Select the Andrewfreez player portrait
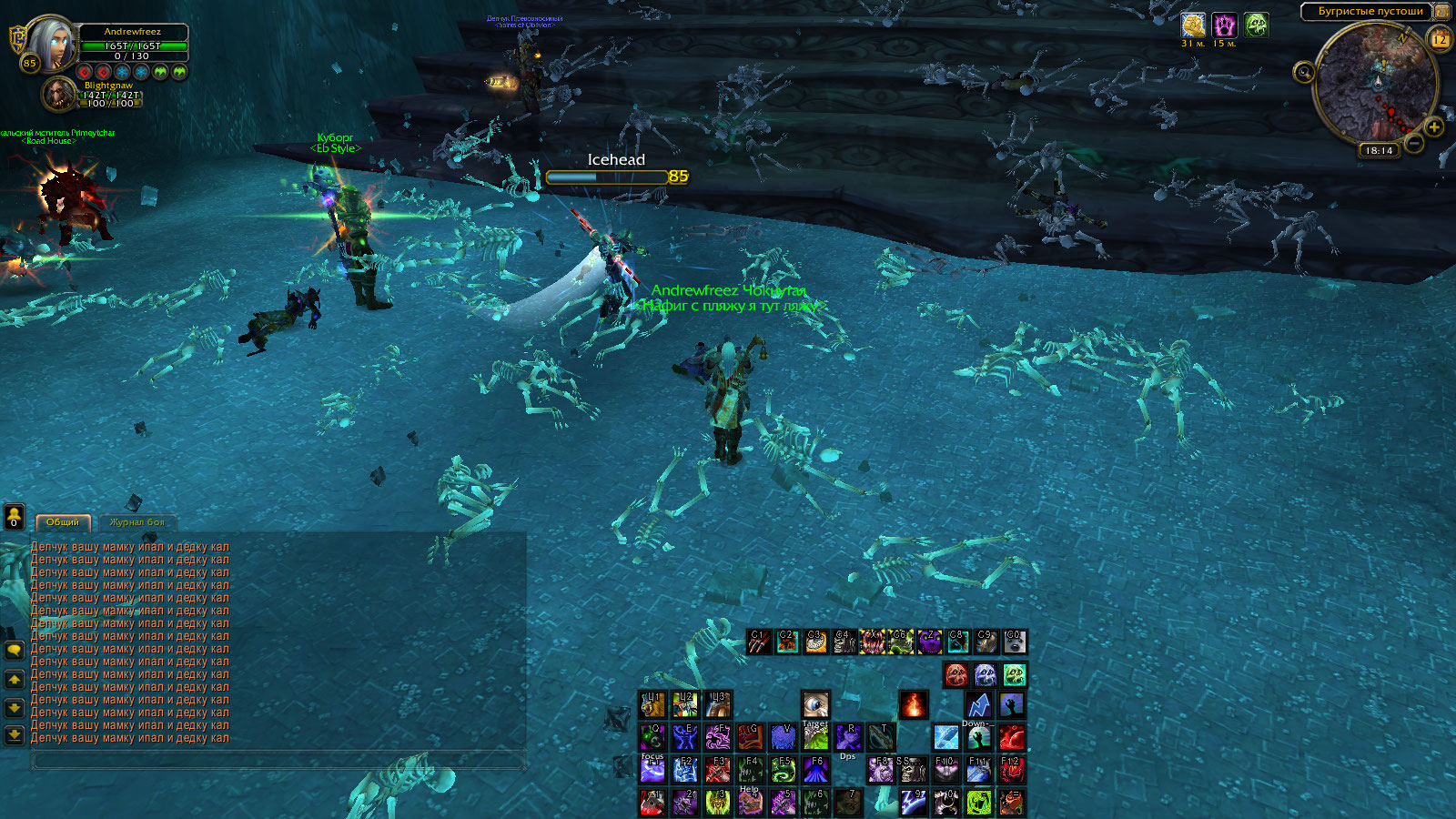The height and width of the screenshot is (819, 1456). (52, 43)
